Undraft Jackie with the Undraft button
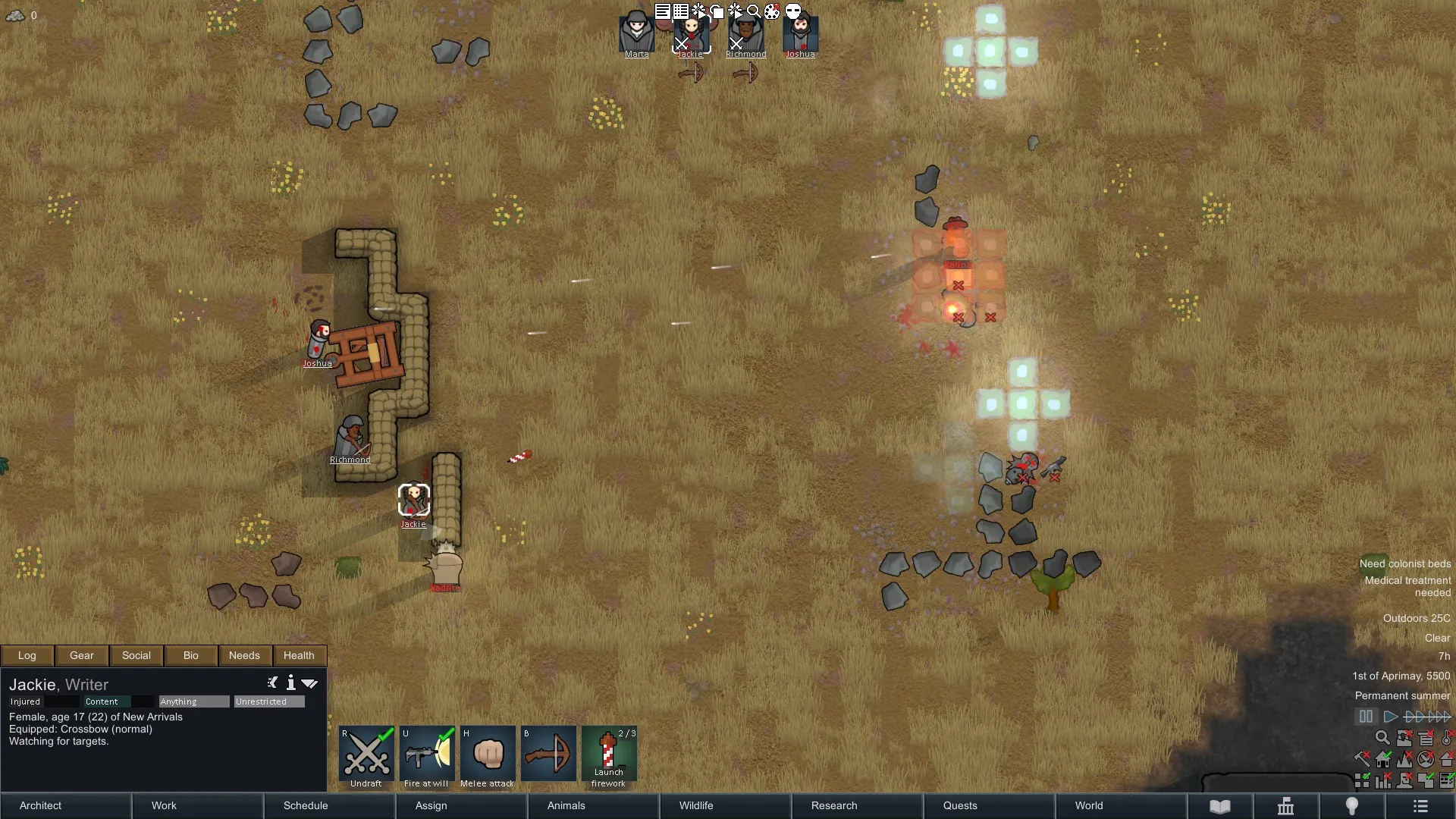 366,755
